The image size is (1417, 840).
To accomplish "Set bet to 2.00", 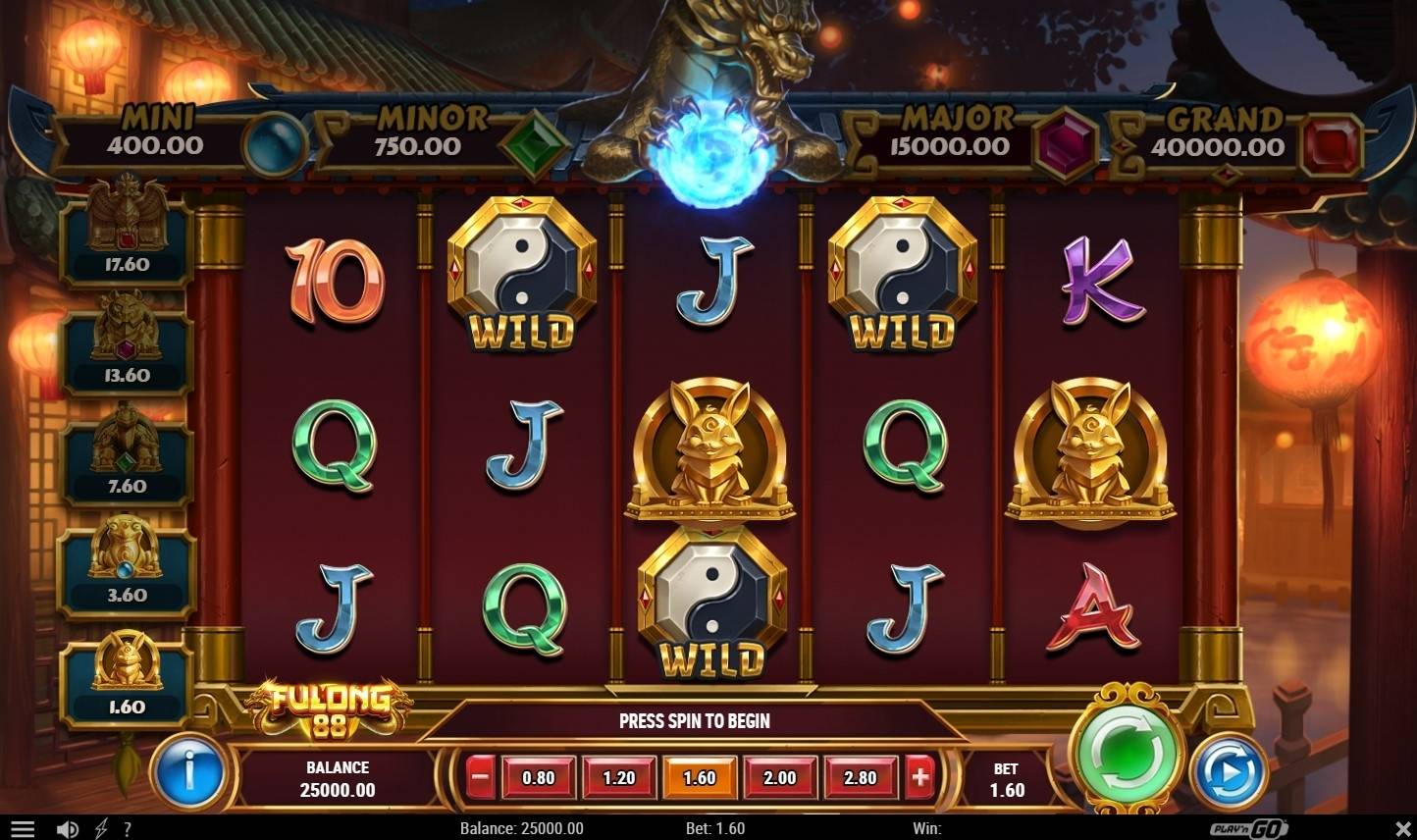I will pos(780,778).
